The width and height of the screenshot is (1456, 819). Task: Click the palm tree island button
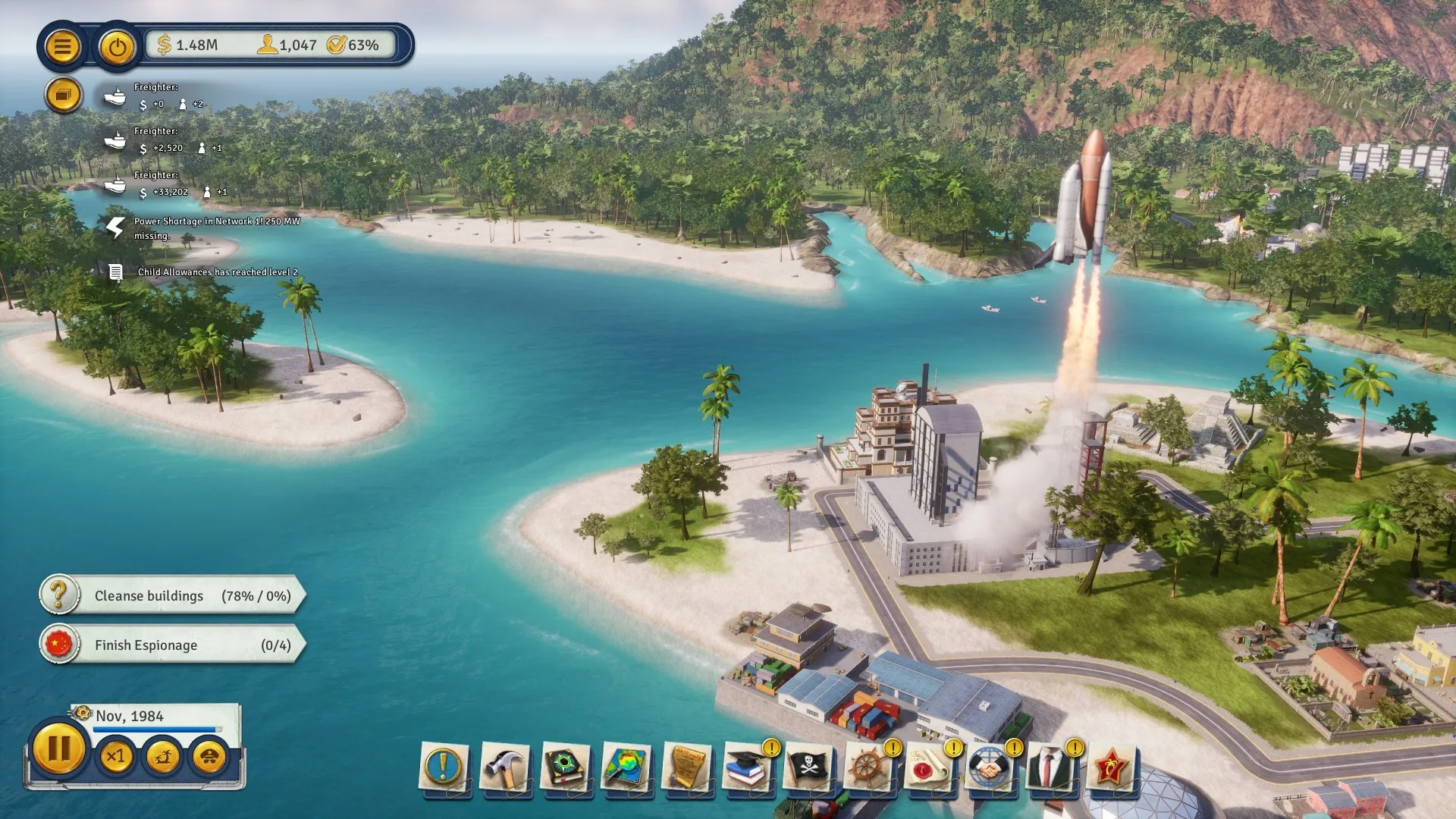point(162,757)
